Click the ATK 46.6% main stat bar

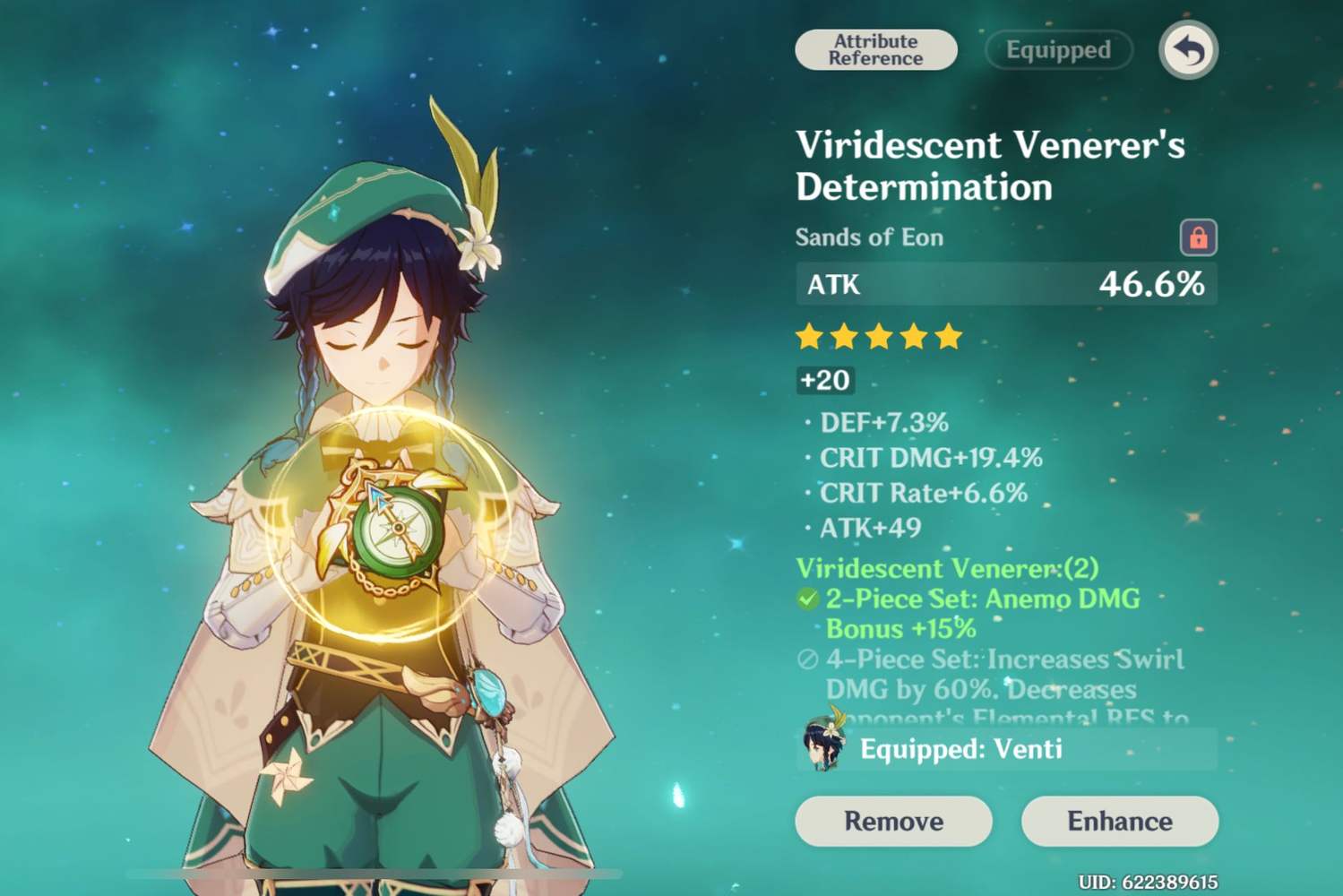pos(1003,284)
